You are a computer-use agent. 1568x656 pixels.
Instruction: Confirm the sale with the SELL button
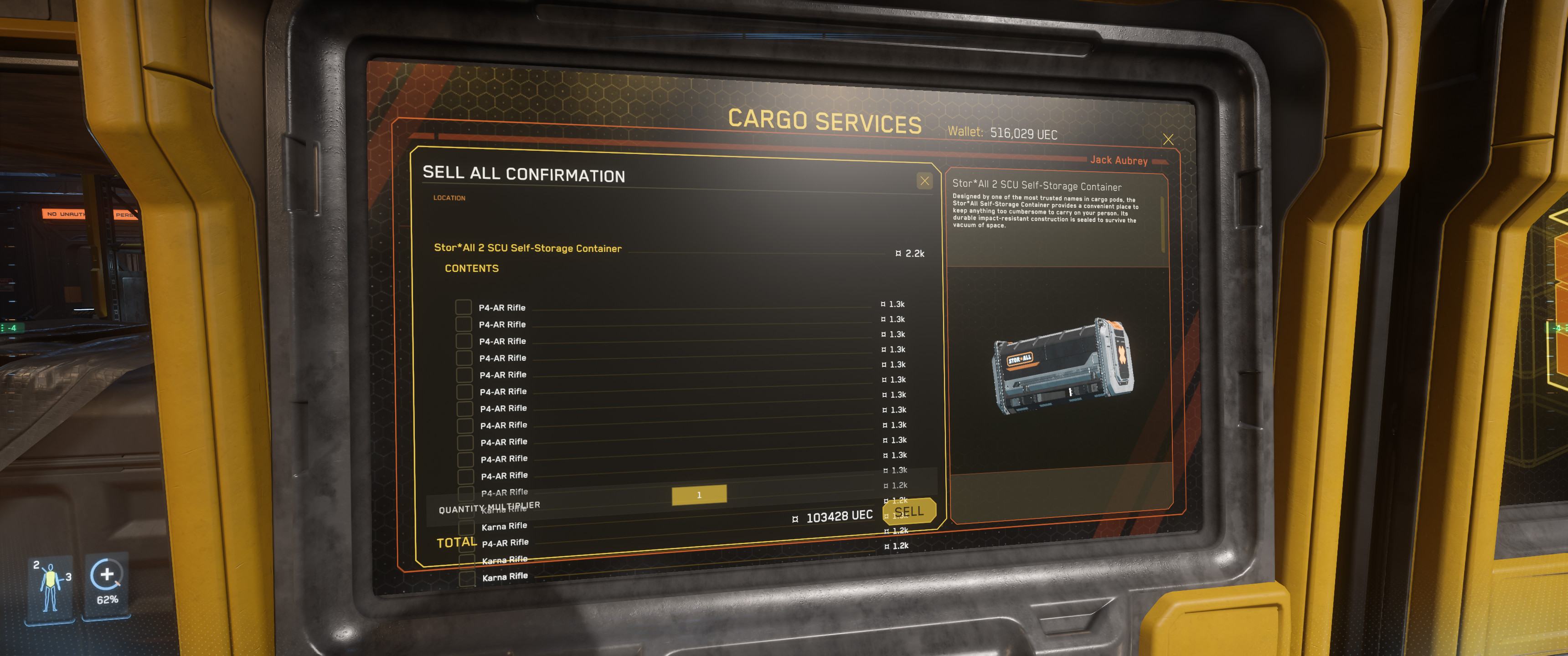point(909,512)
